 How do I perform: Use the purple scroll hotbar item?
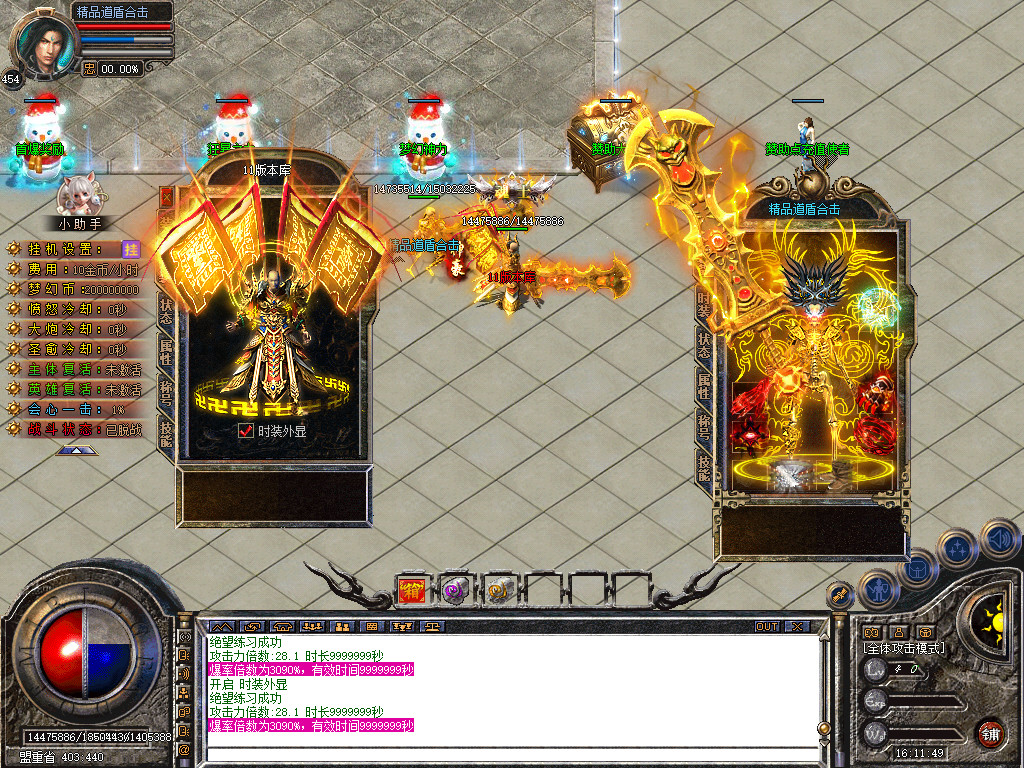456,591
